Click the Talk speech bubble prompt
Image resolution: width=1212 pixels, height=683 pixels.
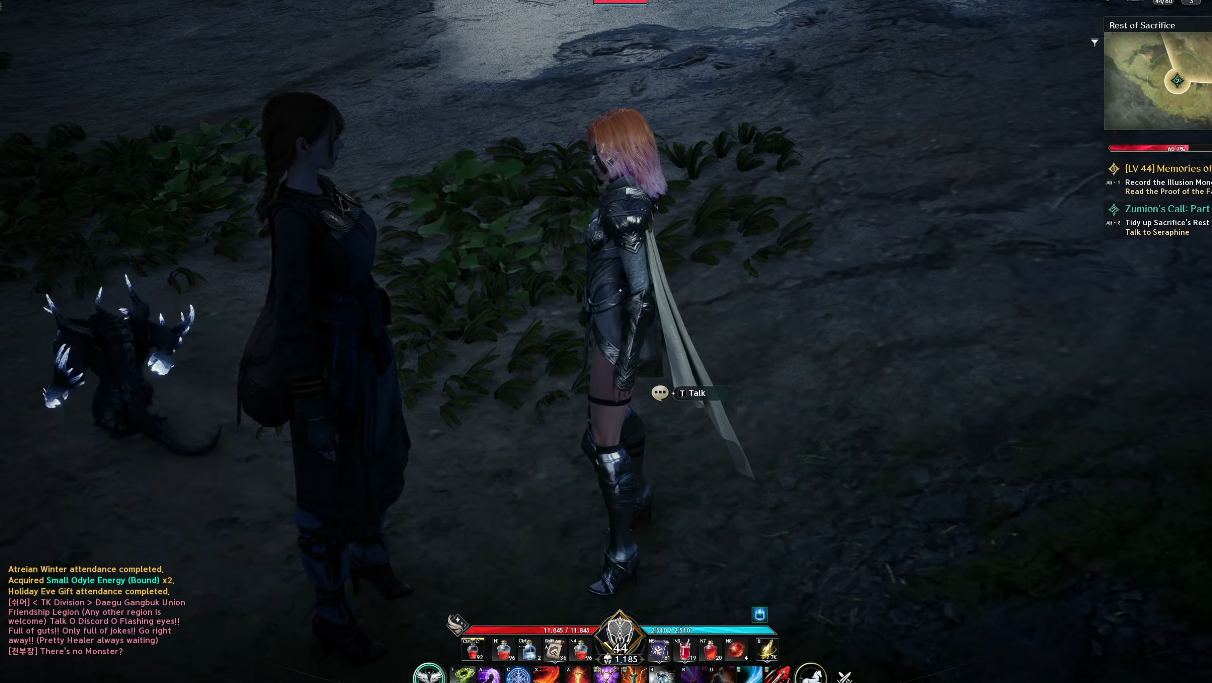(660, 393)
